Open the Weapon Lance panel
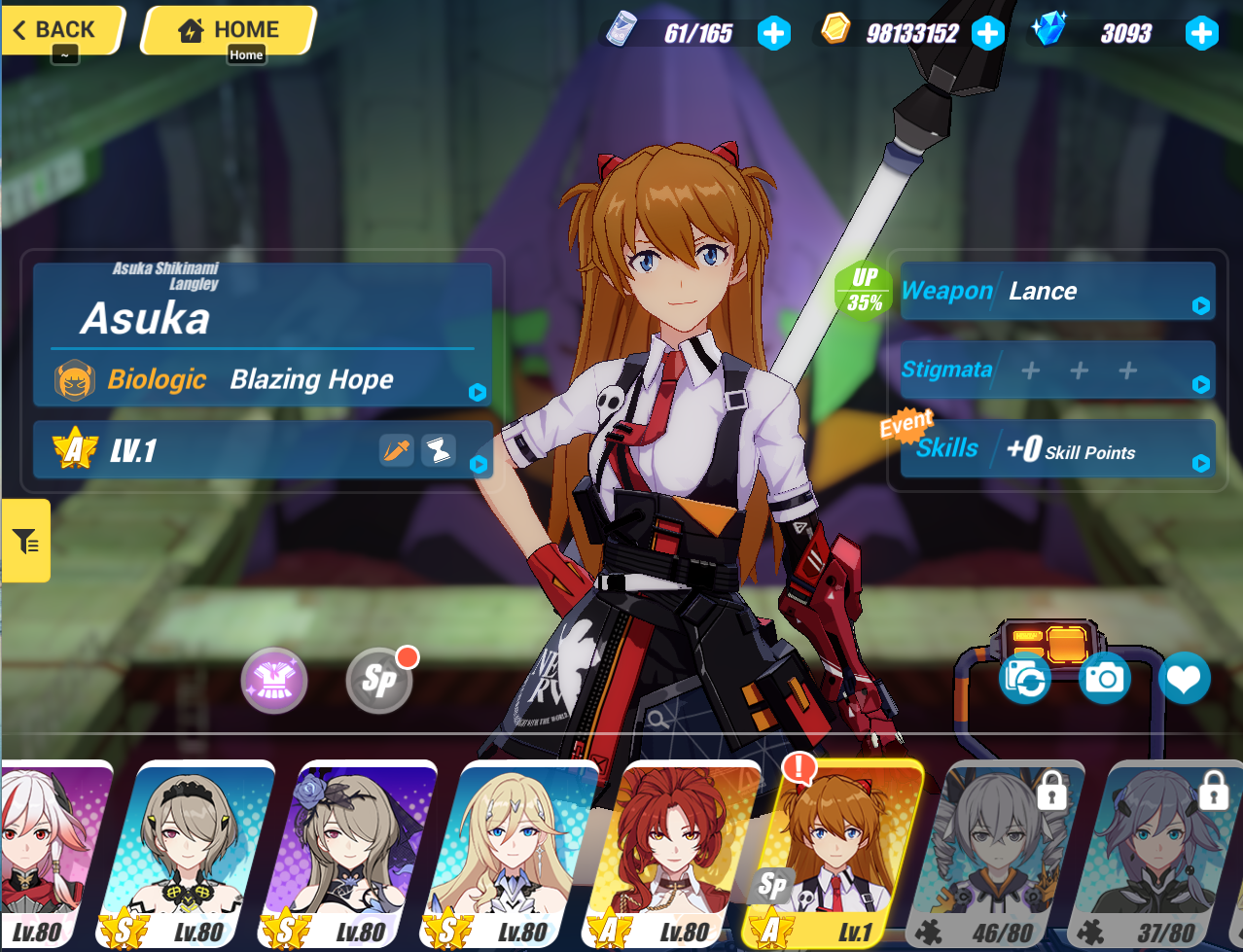This screenshot has height=952, width=1243. (1057, 291)
